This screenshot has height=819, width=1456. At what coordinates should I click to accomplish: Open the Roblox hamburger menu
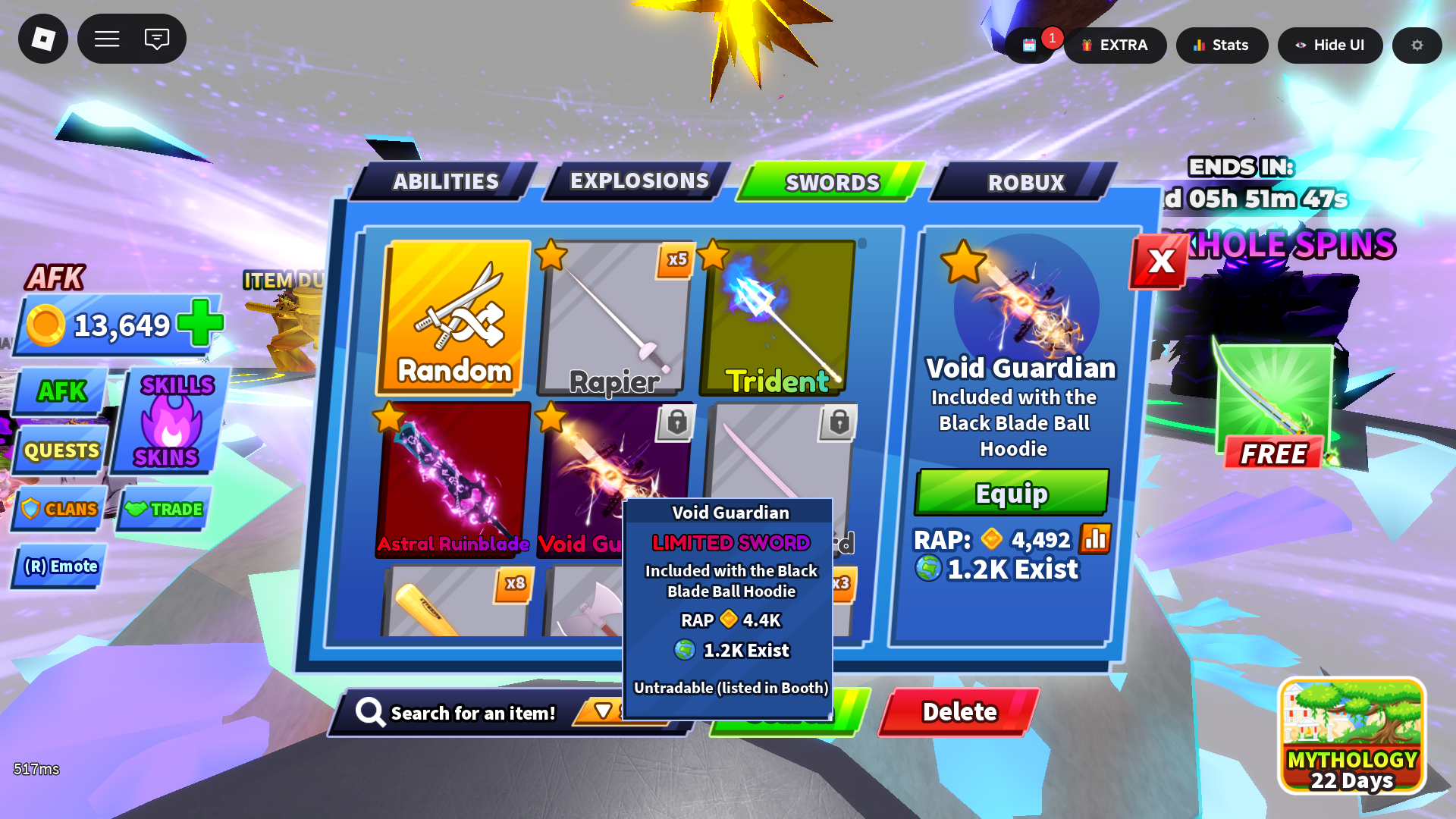(x=107, y=39)
